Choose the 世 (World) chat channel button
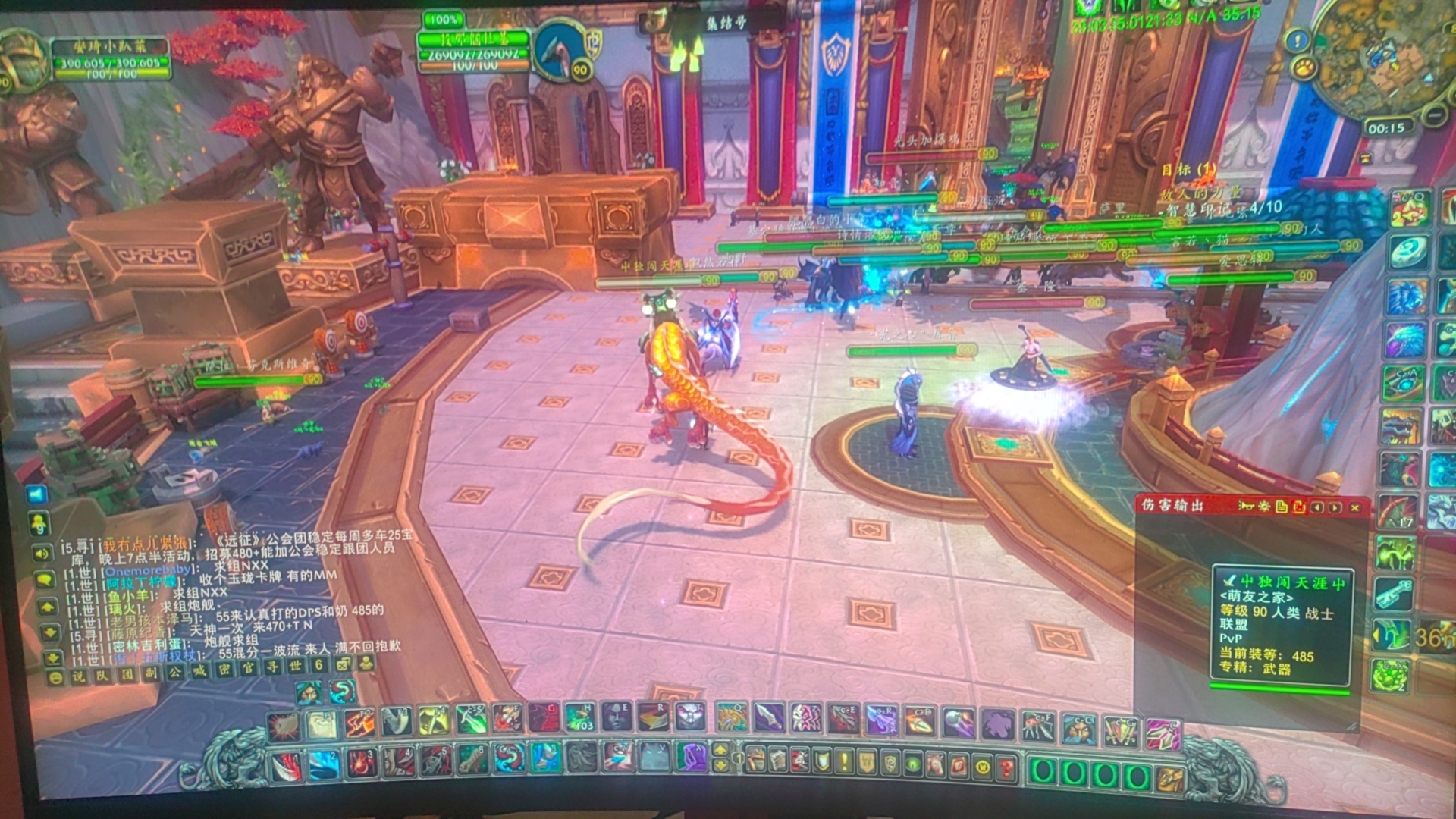Screen dimensions: 1456x819 click(x=296, y=667)
